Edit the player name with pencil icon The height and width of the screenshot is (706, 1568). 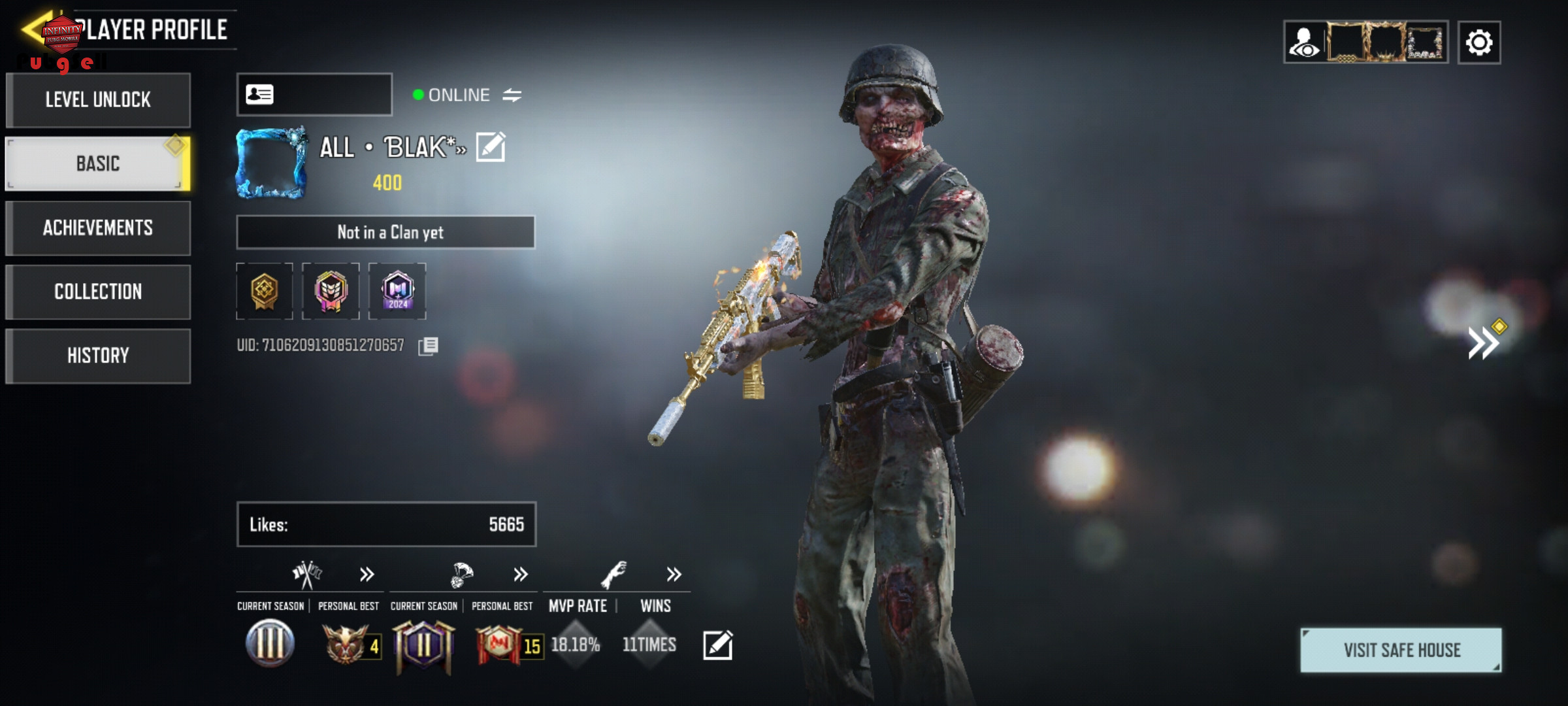491,146
